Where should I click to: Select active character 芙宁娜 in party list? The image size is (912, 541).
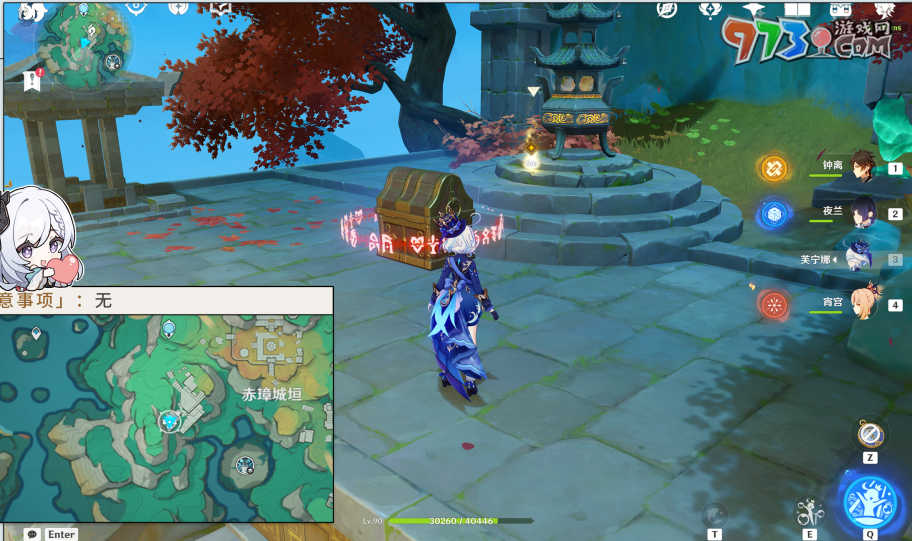(858, 258)
